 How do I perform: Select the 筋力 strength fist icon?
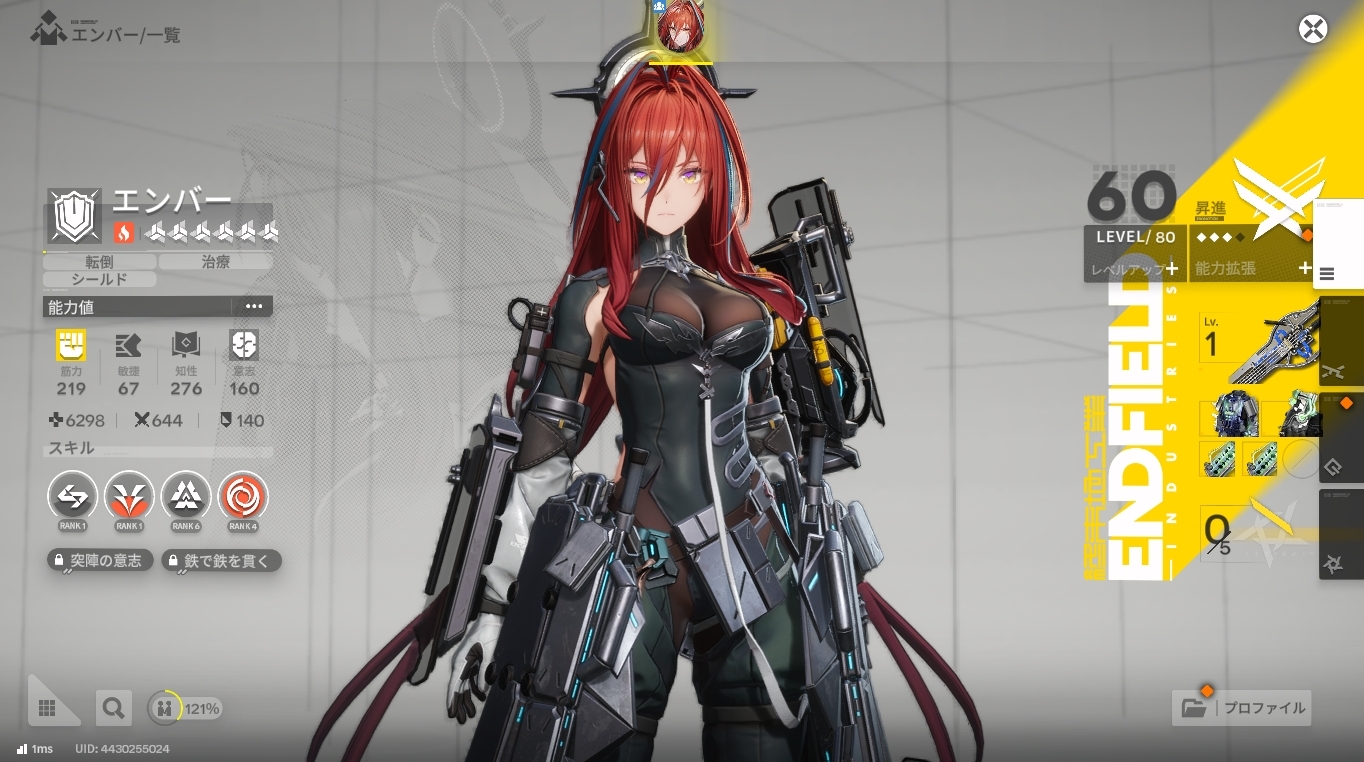pos(71,346)
